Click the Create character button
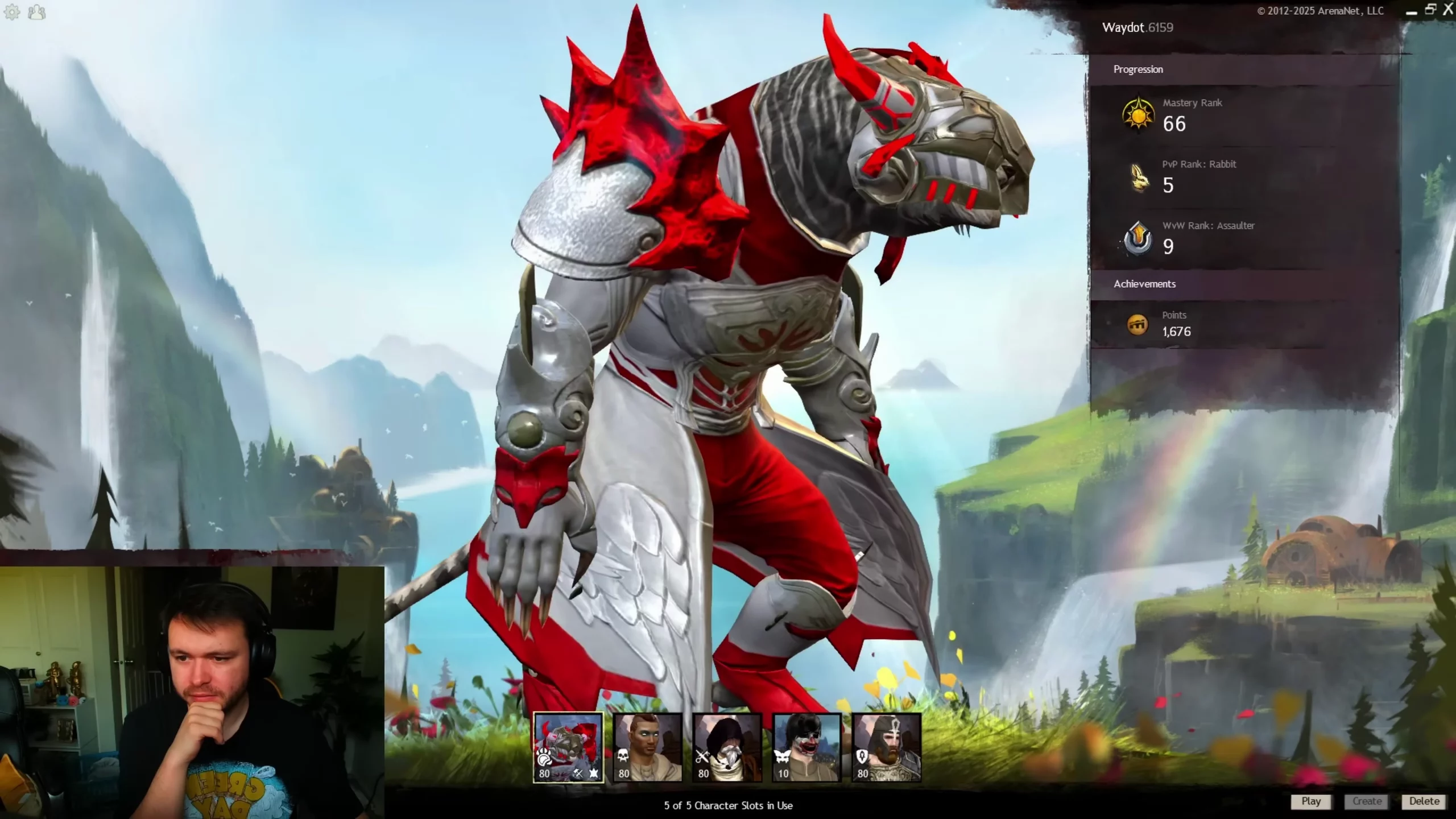This screenshot has height=819, width=1456. coord(1367,801)
